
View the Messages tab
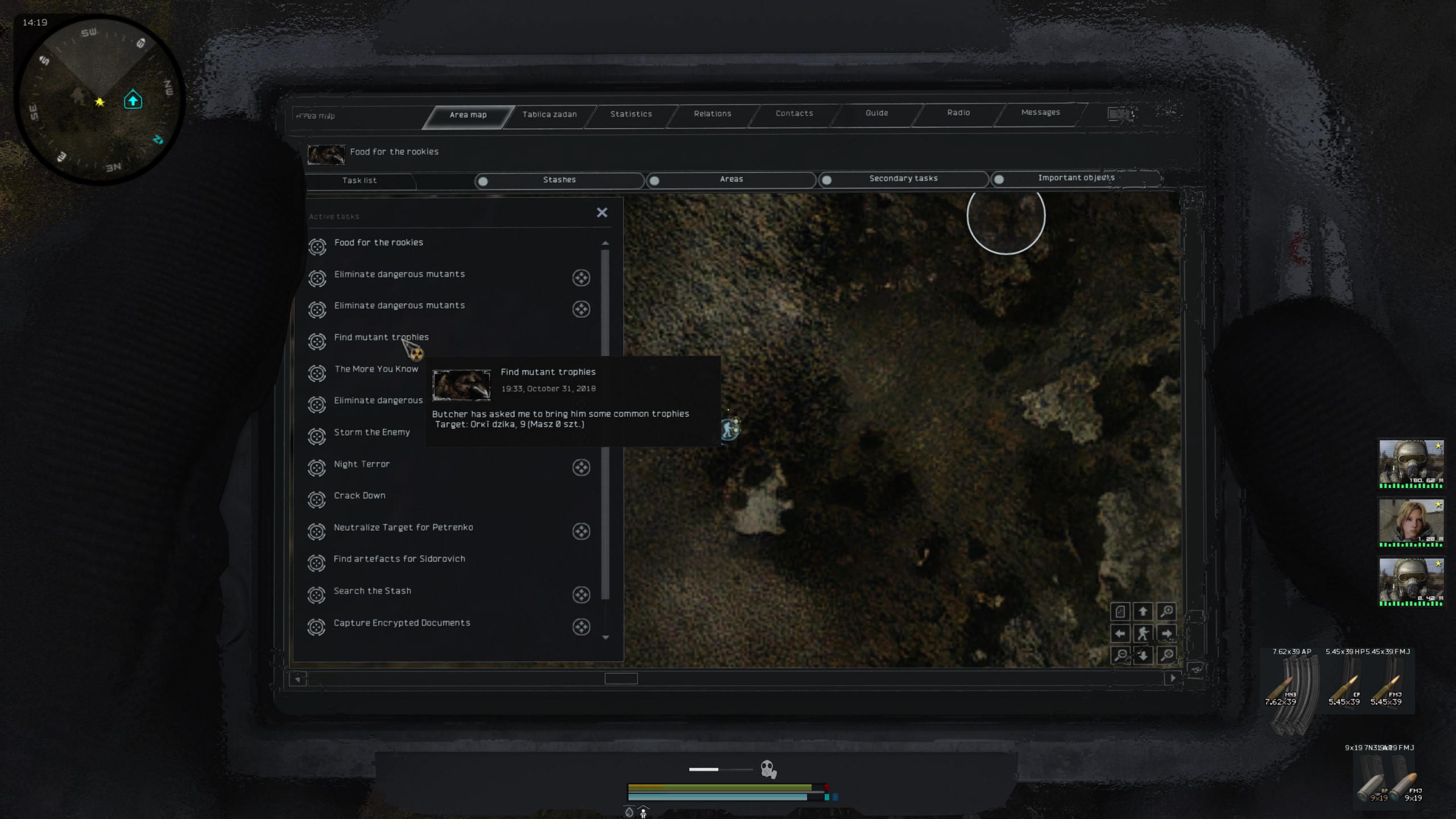point(1040,112)
